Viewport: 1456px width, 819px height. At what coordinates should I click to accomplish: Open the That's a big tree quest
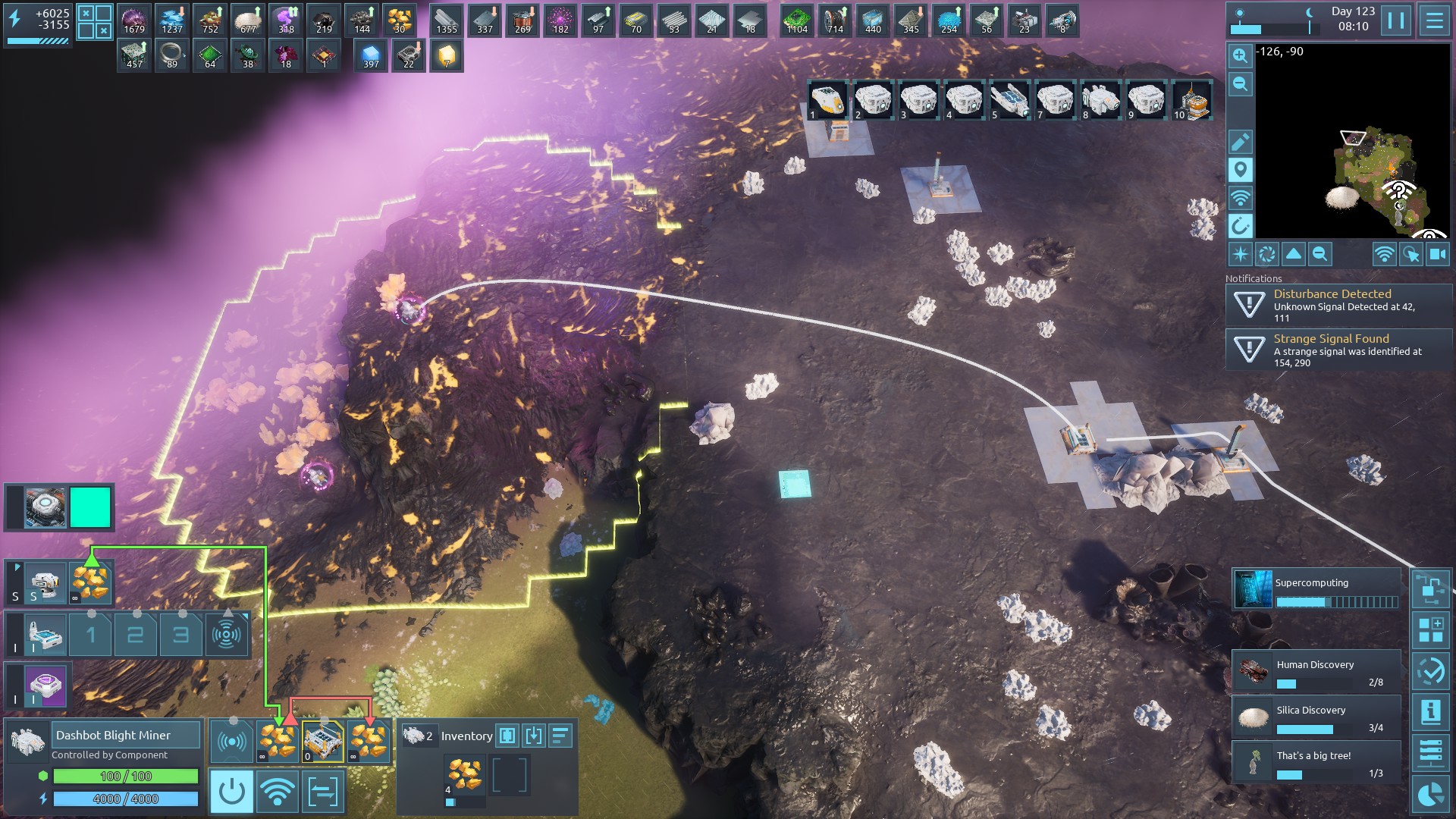1316,763
